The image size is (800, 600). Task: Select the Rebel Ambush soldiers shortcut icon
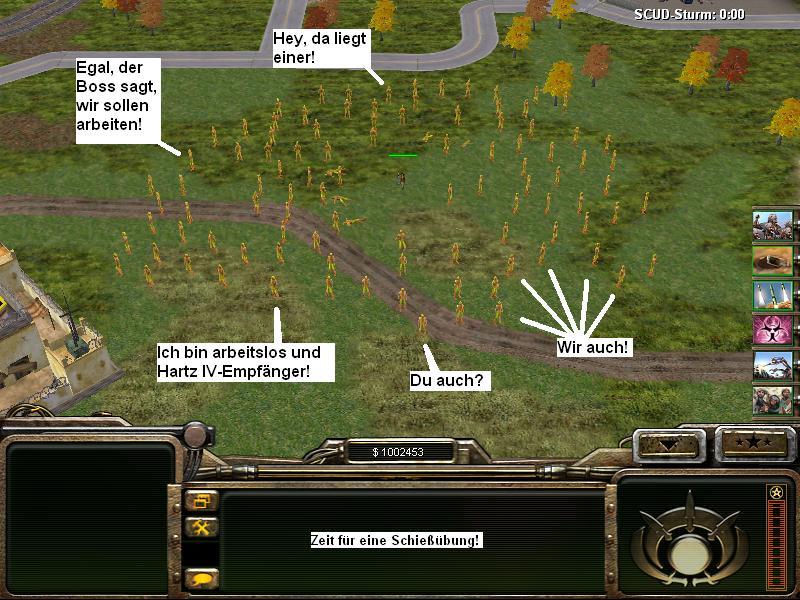coord(773,225)
